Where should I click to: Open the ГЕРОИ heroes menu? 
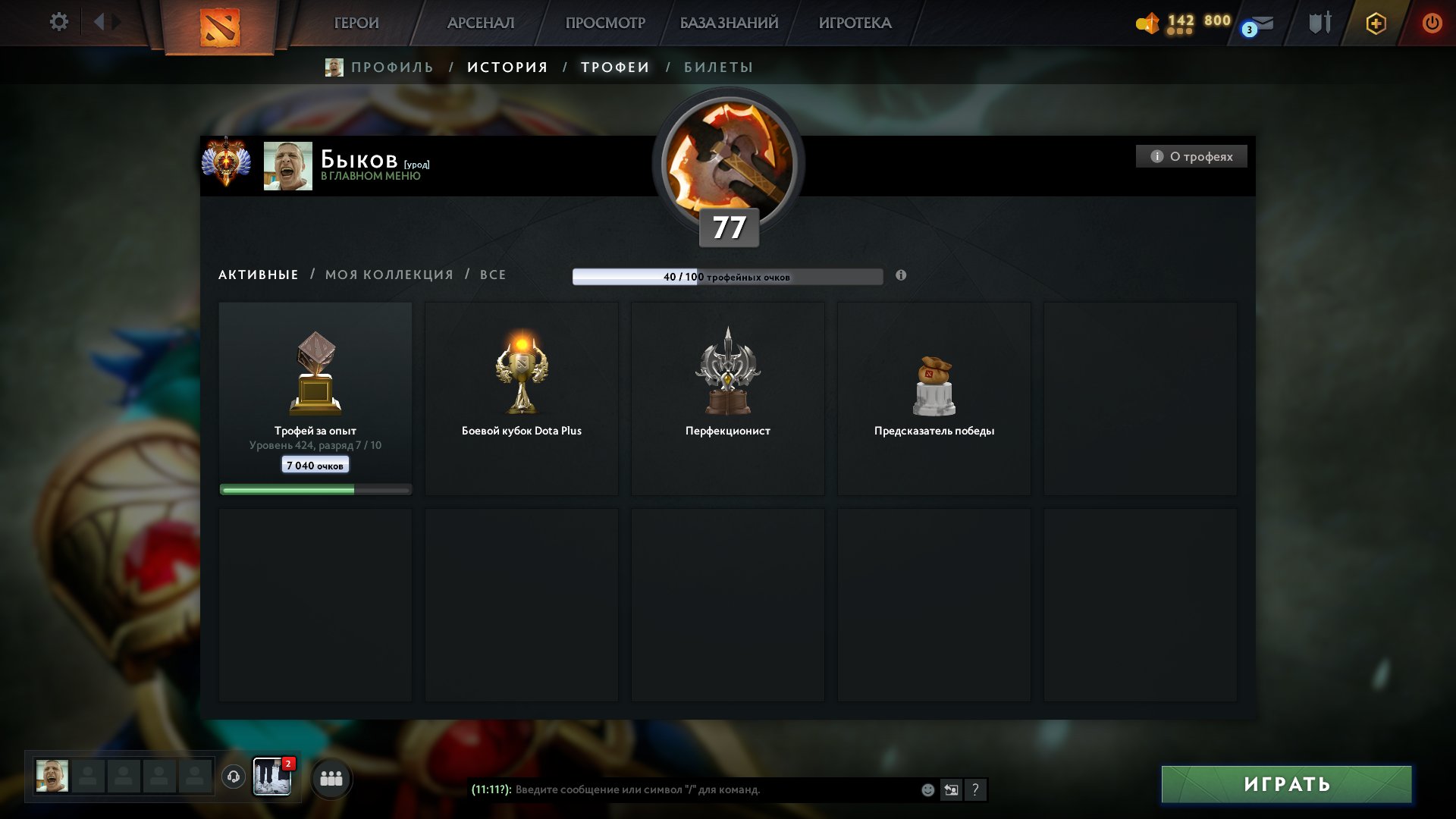[356, 23]
